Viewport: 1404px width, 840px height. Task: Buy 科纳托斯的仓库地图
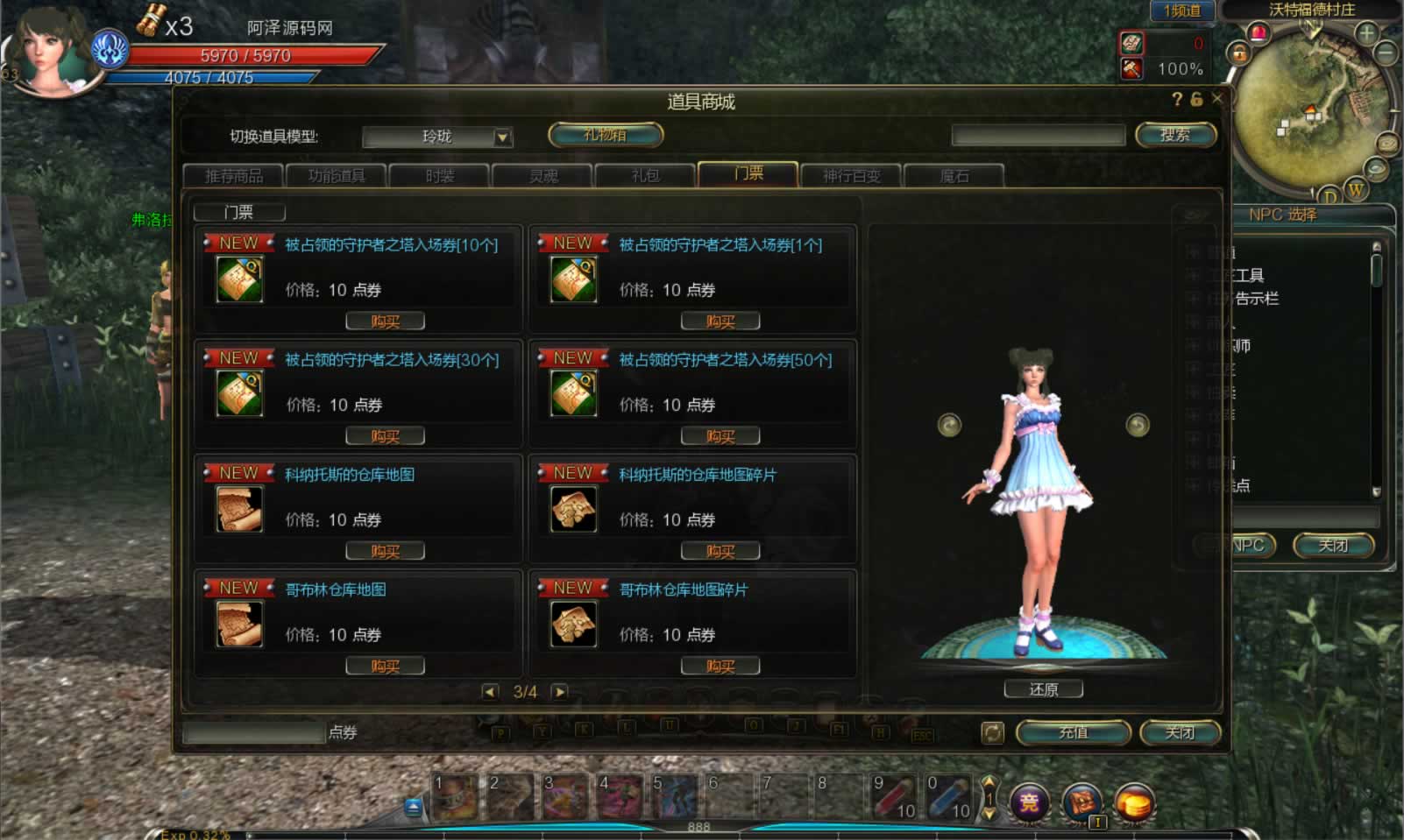click(385, 551)
